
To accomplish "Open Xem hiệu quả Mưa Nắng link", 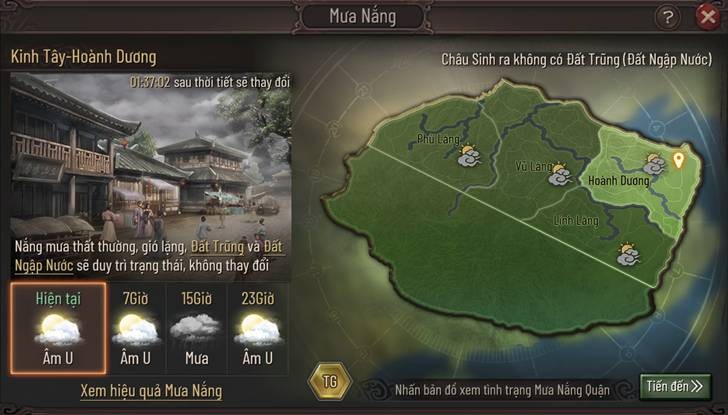I will click(x=151, y=390).
